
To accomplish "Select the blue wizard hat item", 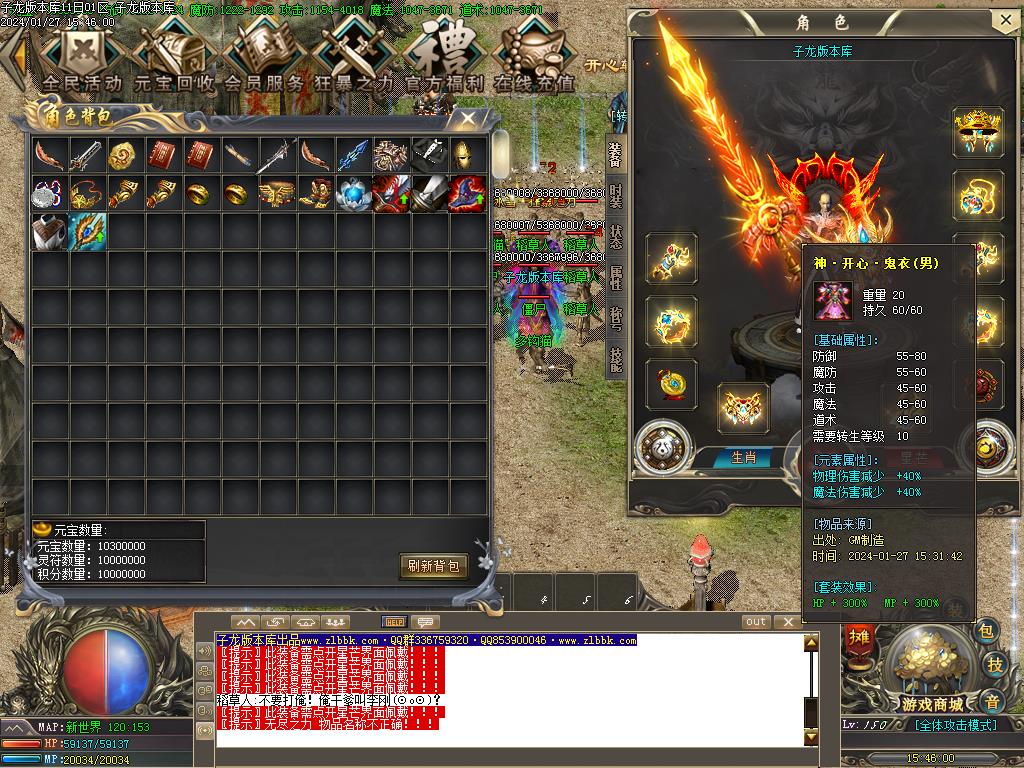I will (x=468, y=193).
